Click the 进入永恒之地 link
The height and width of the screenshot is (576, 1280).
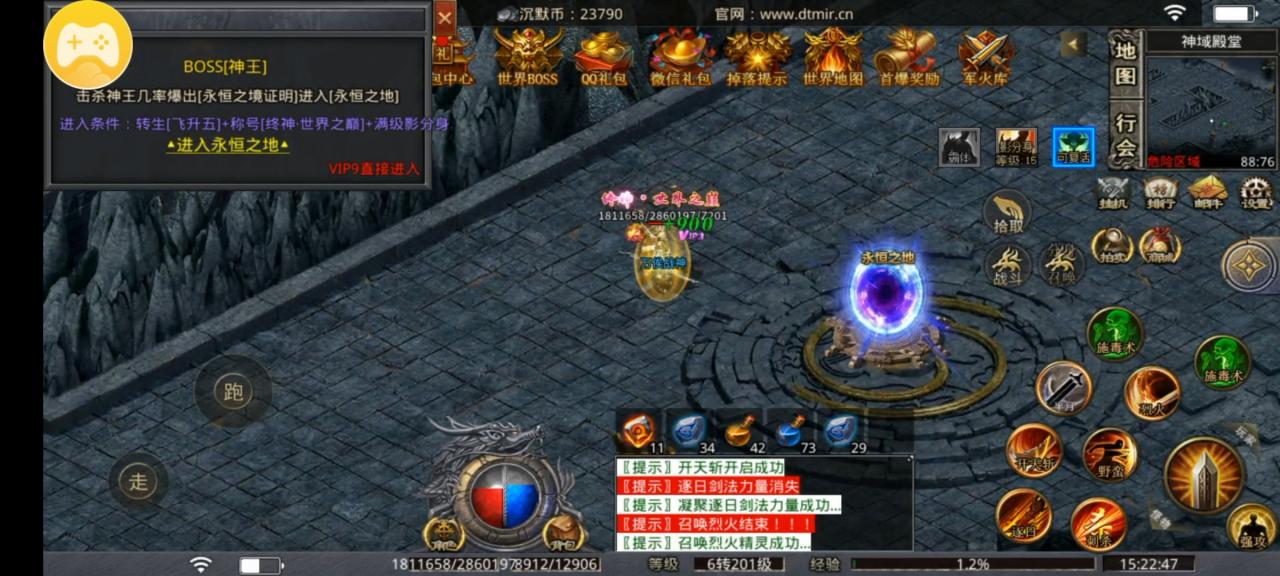coord(228,145)
